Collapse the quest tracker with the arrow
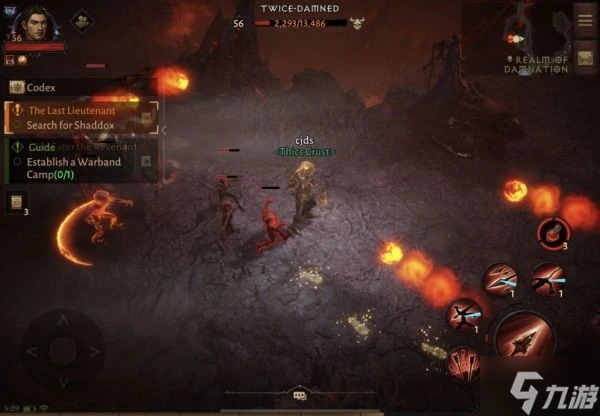The height and width of the screenshot is (416, 600). point(164,130)
